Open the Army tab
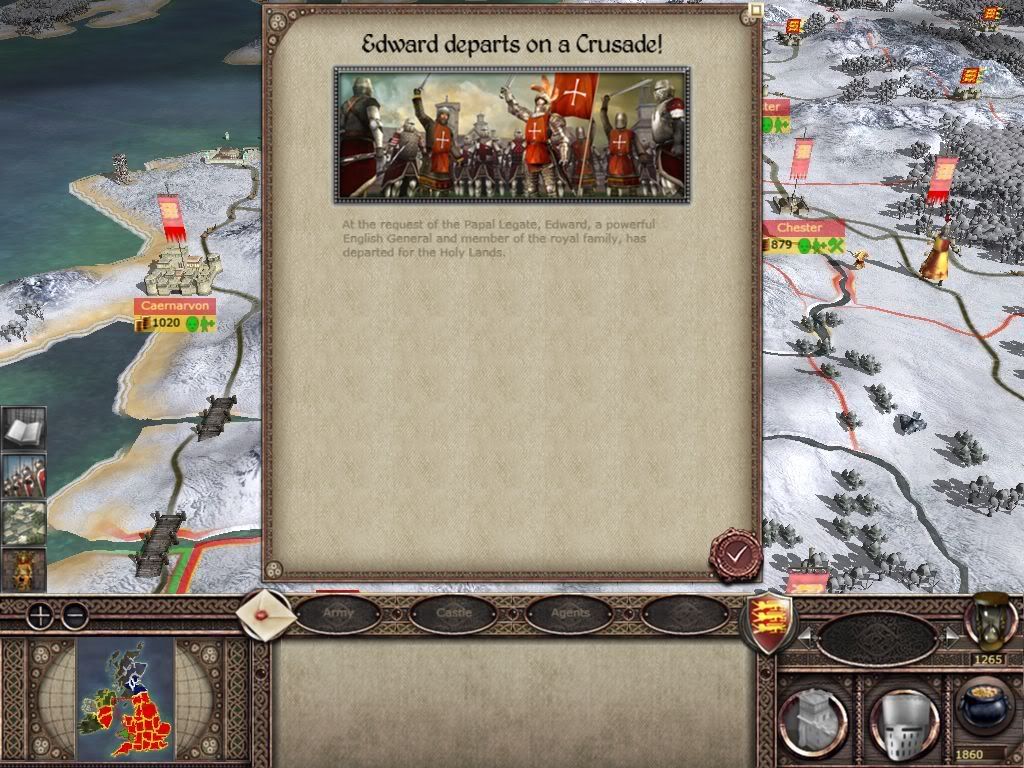 (338, 613)
